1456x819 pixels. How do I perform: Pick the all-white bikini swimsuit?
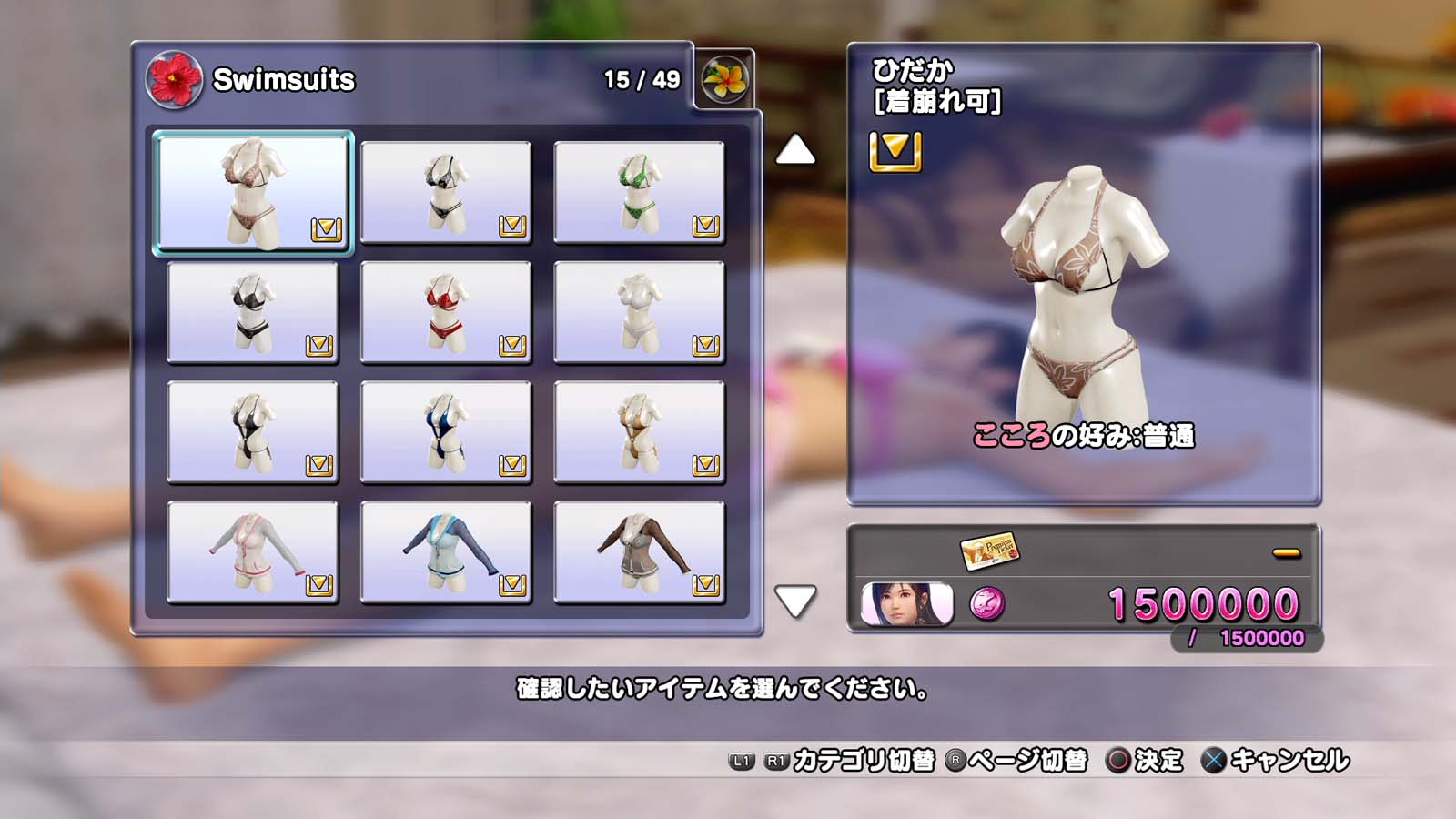[639, 312]
